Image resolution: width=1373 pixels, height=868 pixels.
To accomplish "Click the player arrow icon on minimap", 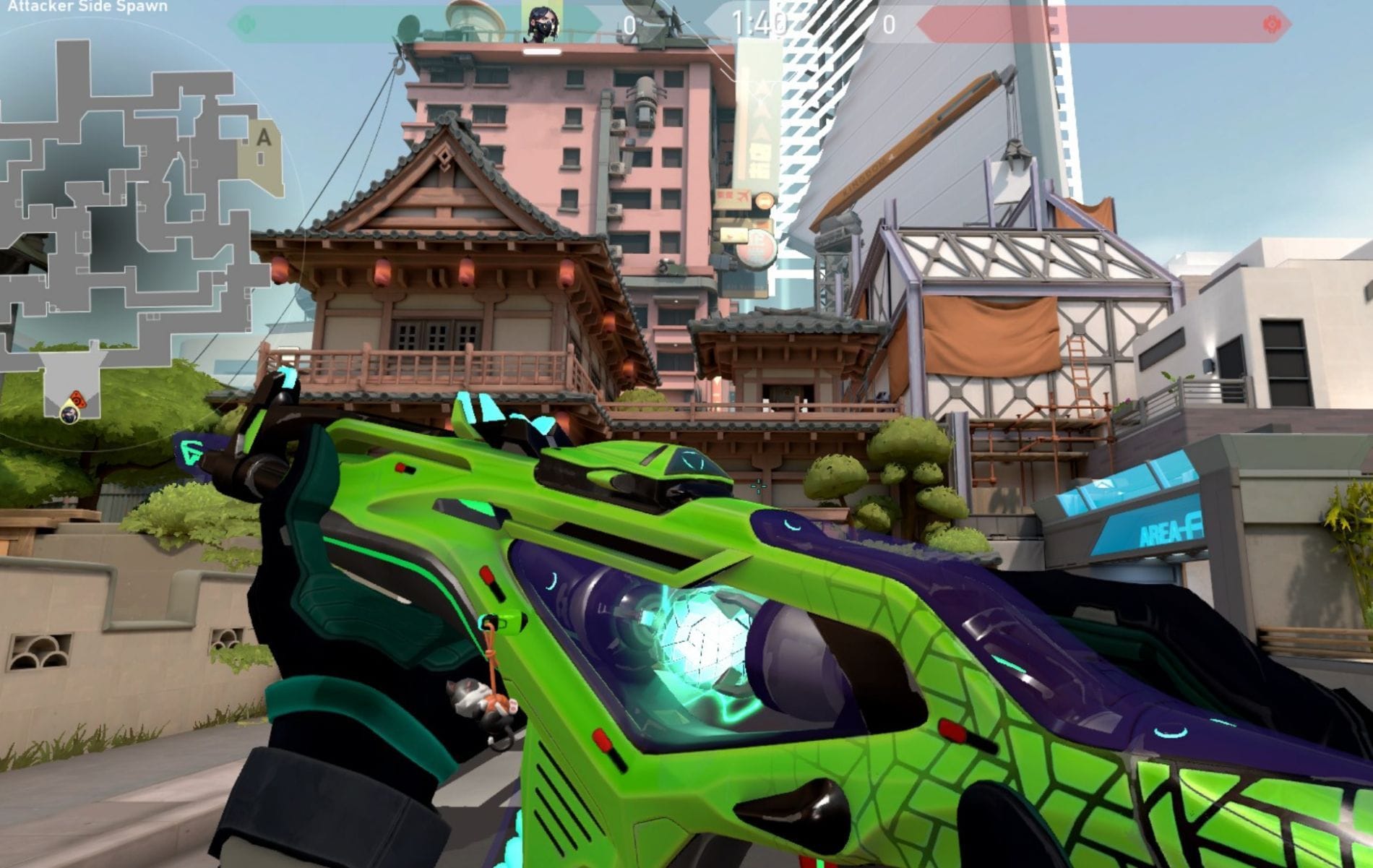I will pyautogui.click(x=69, y=416).
